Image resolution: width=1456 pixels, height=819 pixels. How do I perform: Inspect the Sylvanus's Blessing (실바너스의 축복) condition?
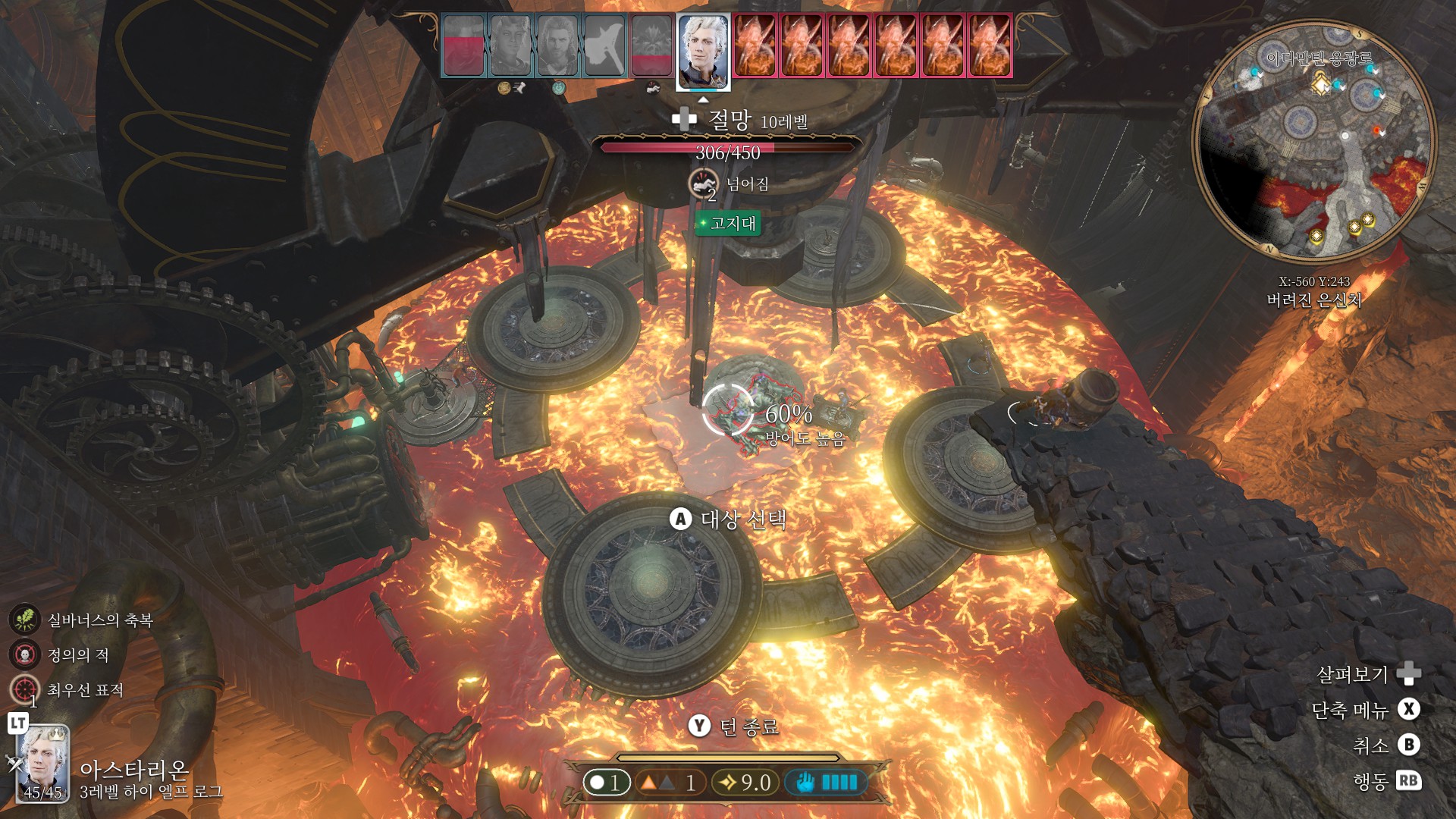click(24, 620)
